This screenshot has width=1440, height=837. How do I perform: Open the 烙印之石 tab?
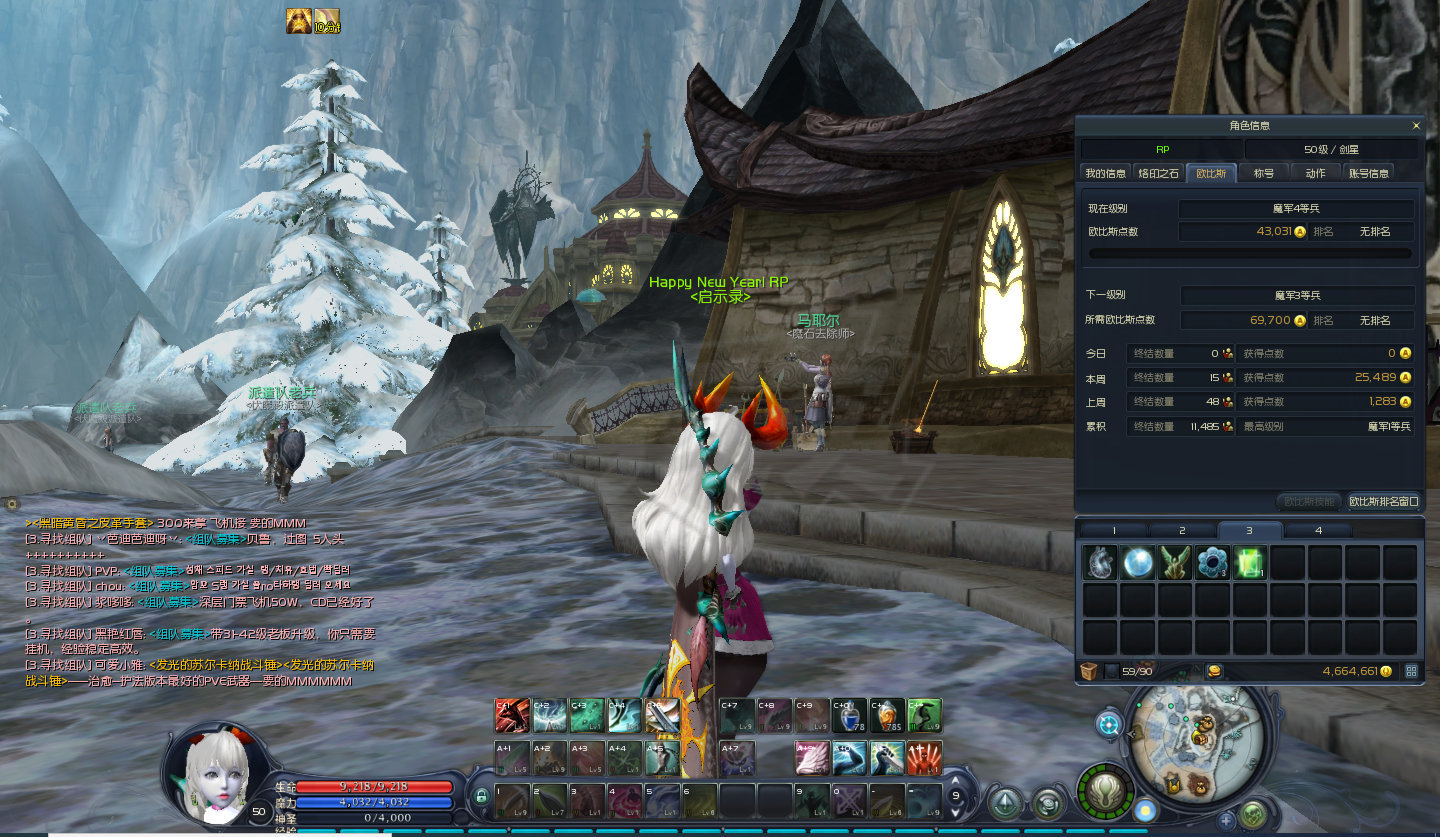click(x=1159, y=173)
